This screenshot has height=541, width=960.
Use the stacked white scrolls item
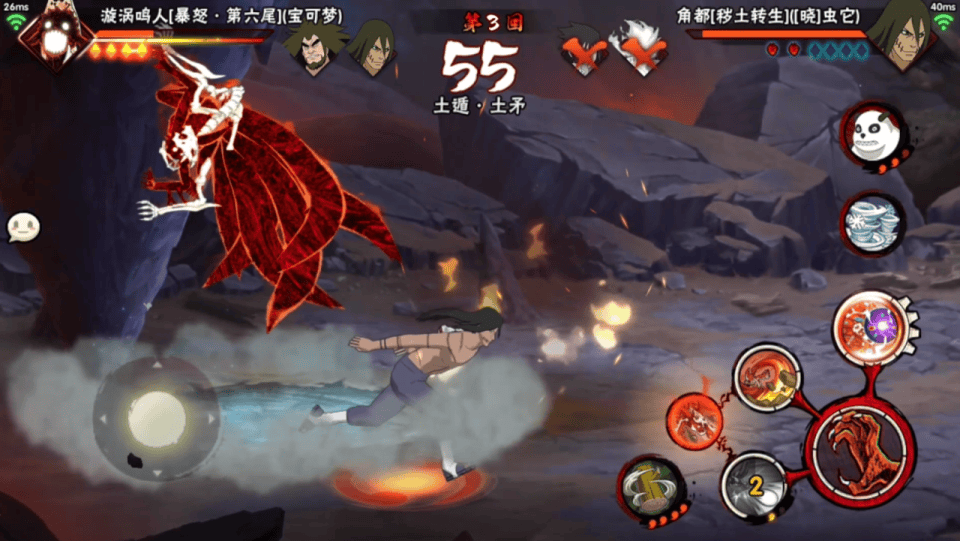tap(871, 223)
